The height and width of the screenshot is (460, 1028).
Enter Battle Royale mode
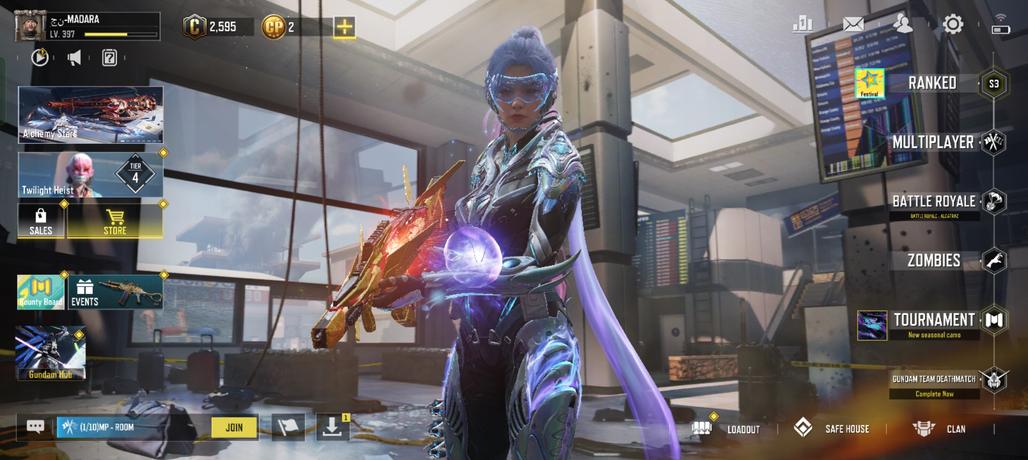pyautogui.click(x=933, y=201)
